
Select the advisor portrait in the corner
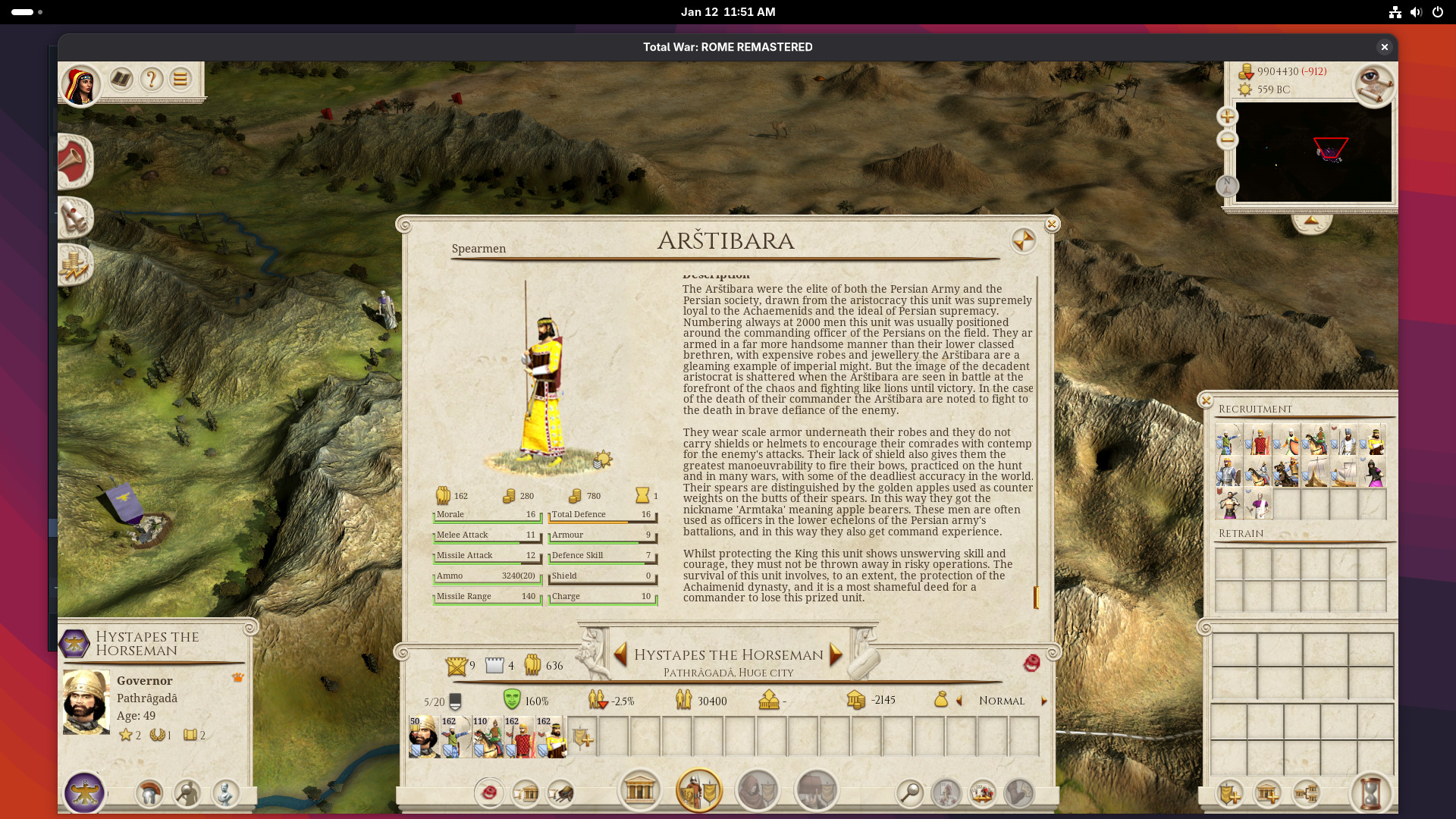(80, 85)
